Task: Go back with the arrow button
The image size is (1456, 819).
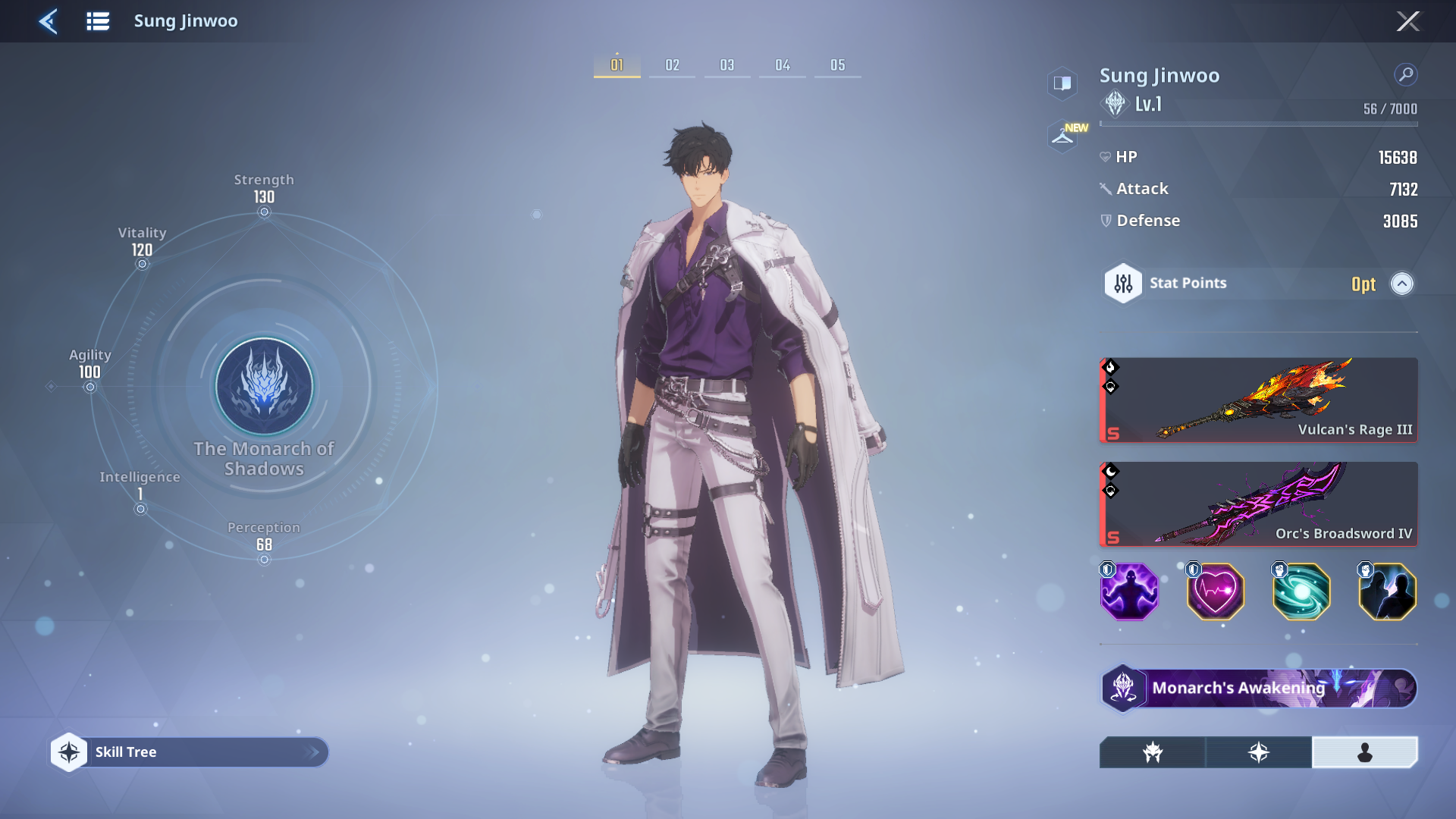Action: 49,21
